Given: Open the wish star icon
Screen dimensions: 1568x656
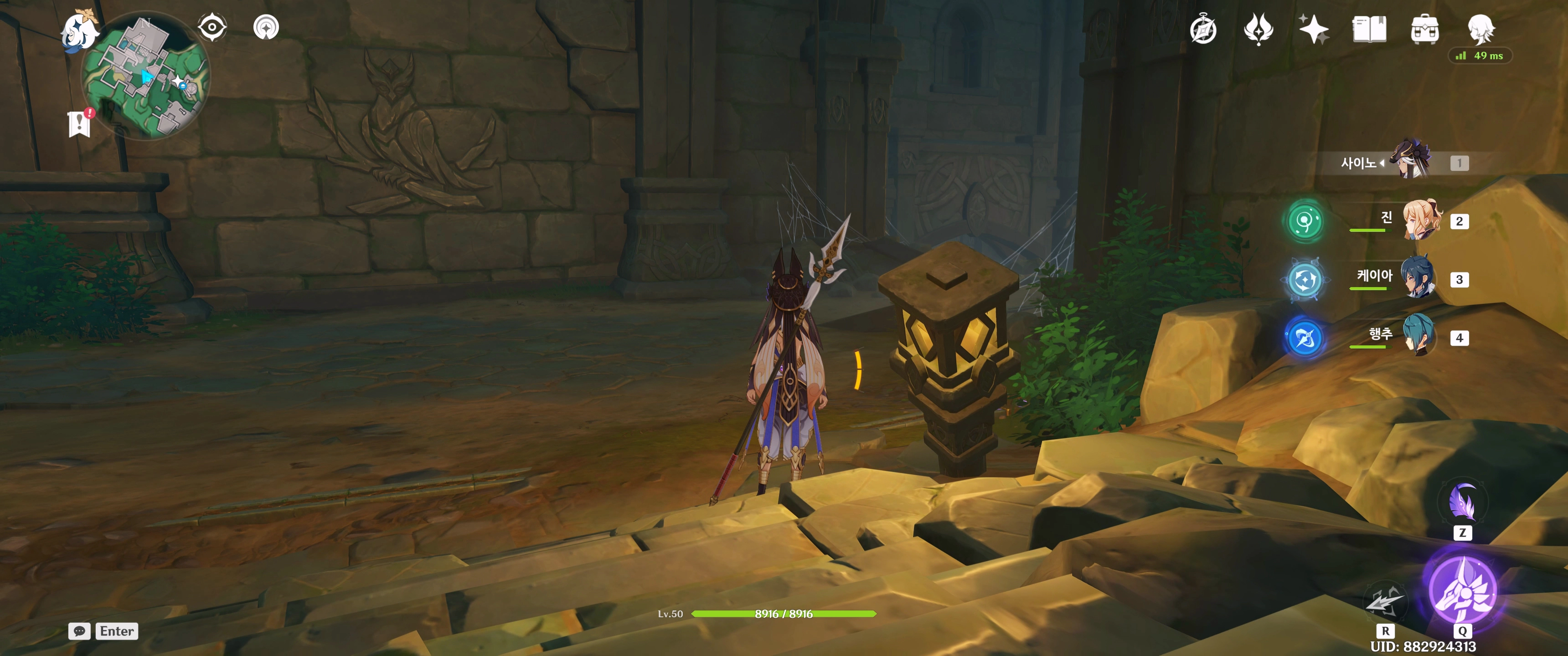Looking at the screenshot, I should [1314, 29].
